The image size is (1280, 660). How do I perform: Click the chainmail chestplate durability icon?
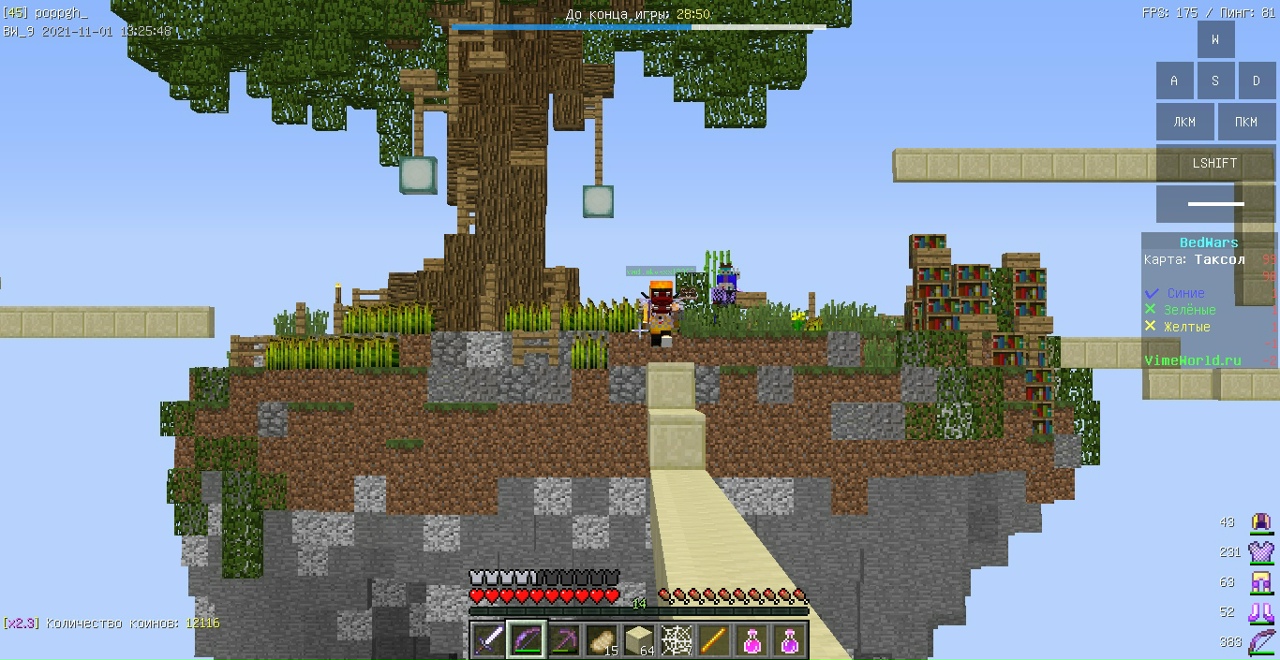pos(1261,552)
